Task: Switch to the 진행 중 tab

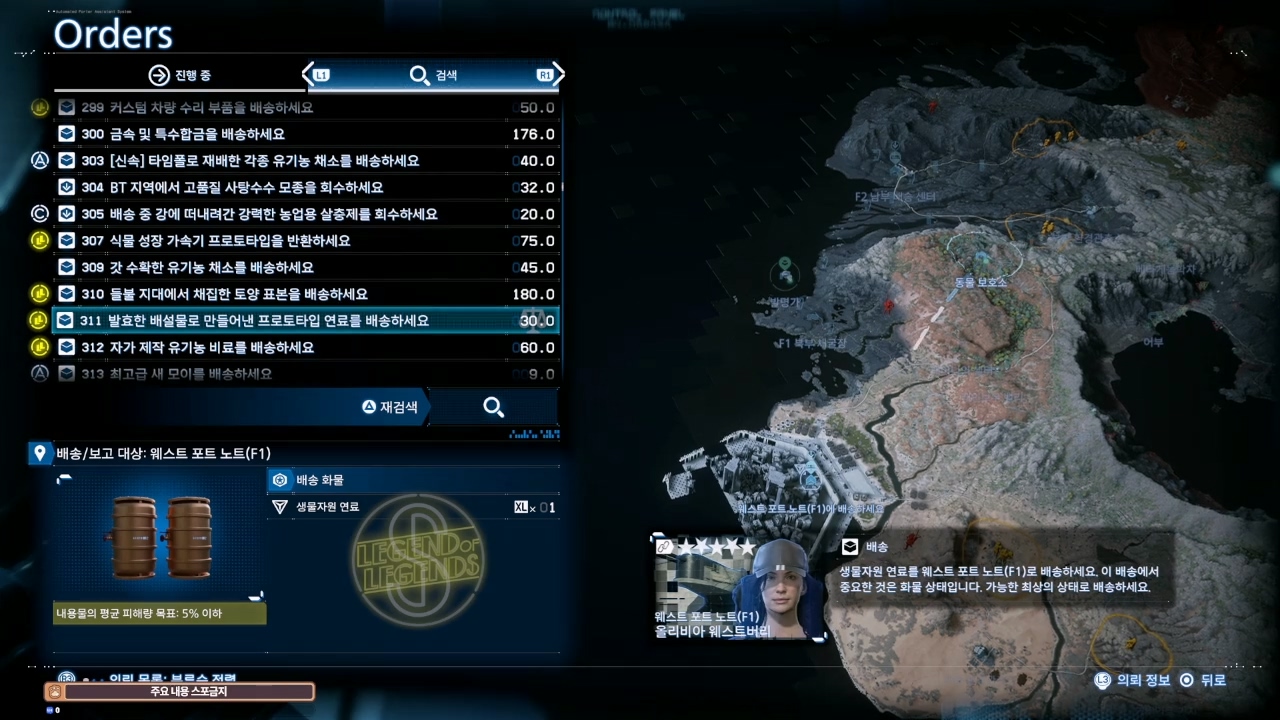Action: [x=180, y=75]
